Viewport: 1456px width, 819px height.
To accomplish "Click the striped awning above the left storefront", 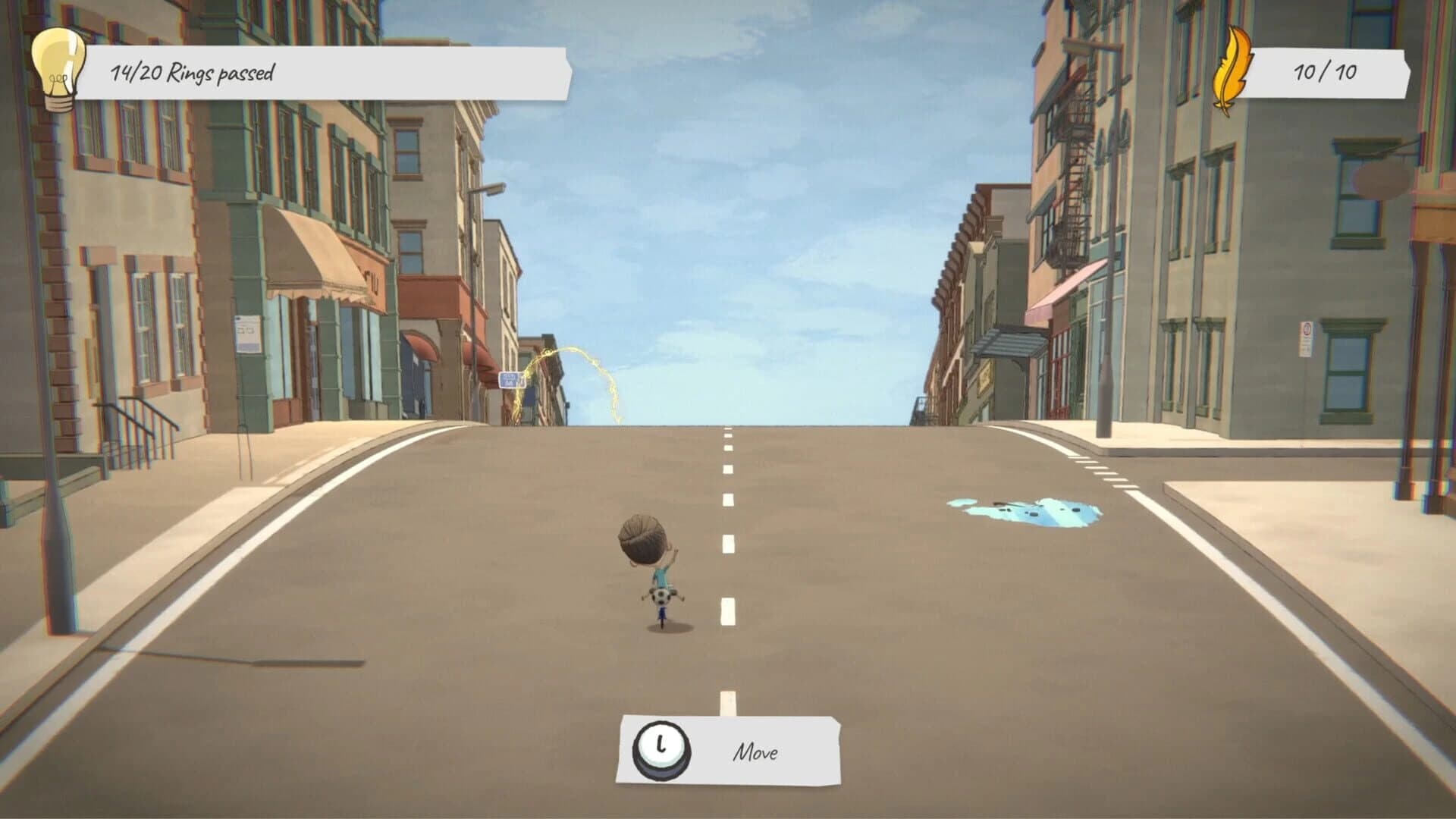I will point(315,258).
